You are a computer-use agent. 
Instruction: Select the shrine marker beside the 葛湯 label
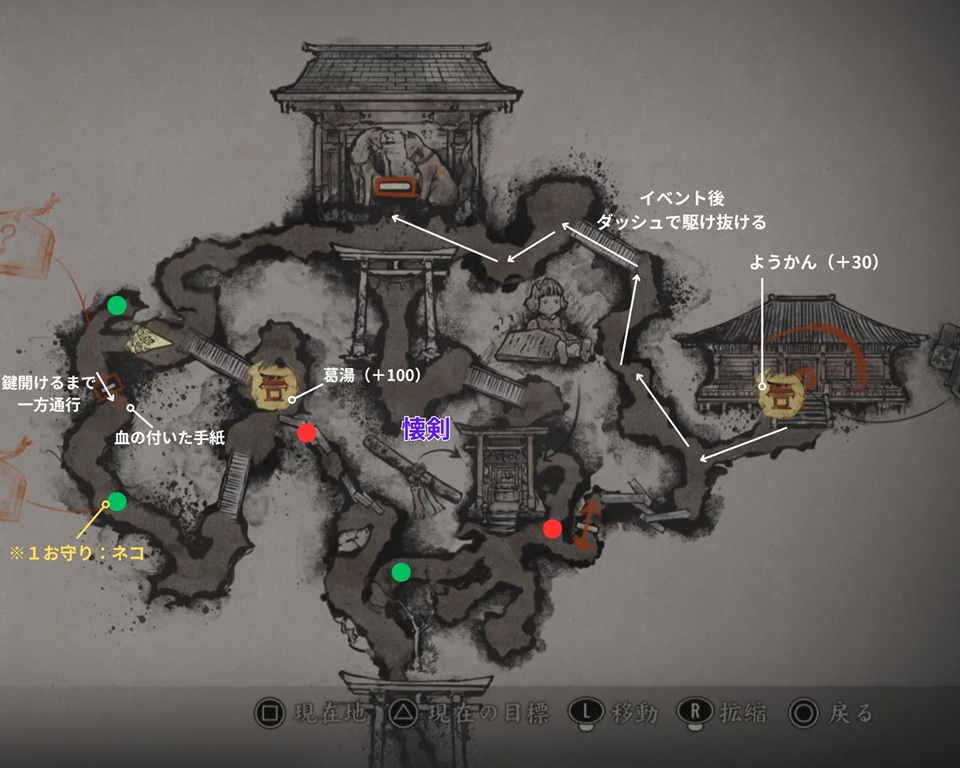pyautogui.click(x=272, y=387)
